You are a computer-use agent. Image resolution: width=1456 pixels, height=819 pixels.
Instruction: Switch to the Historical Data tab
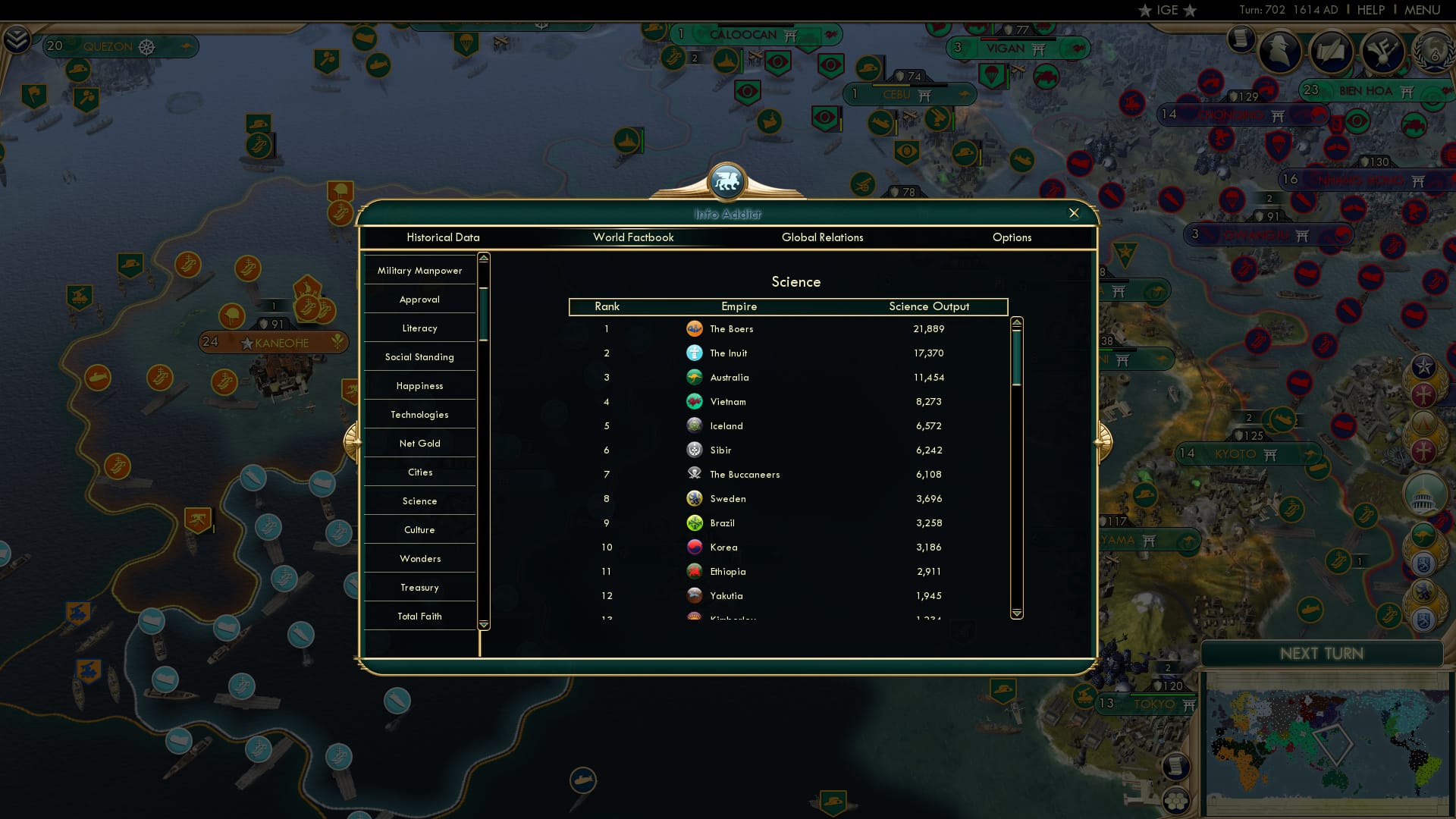point(444,237)
